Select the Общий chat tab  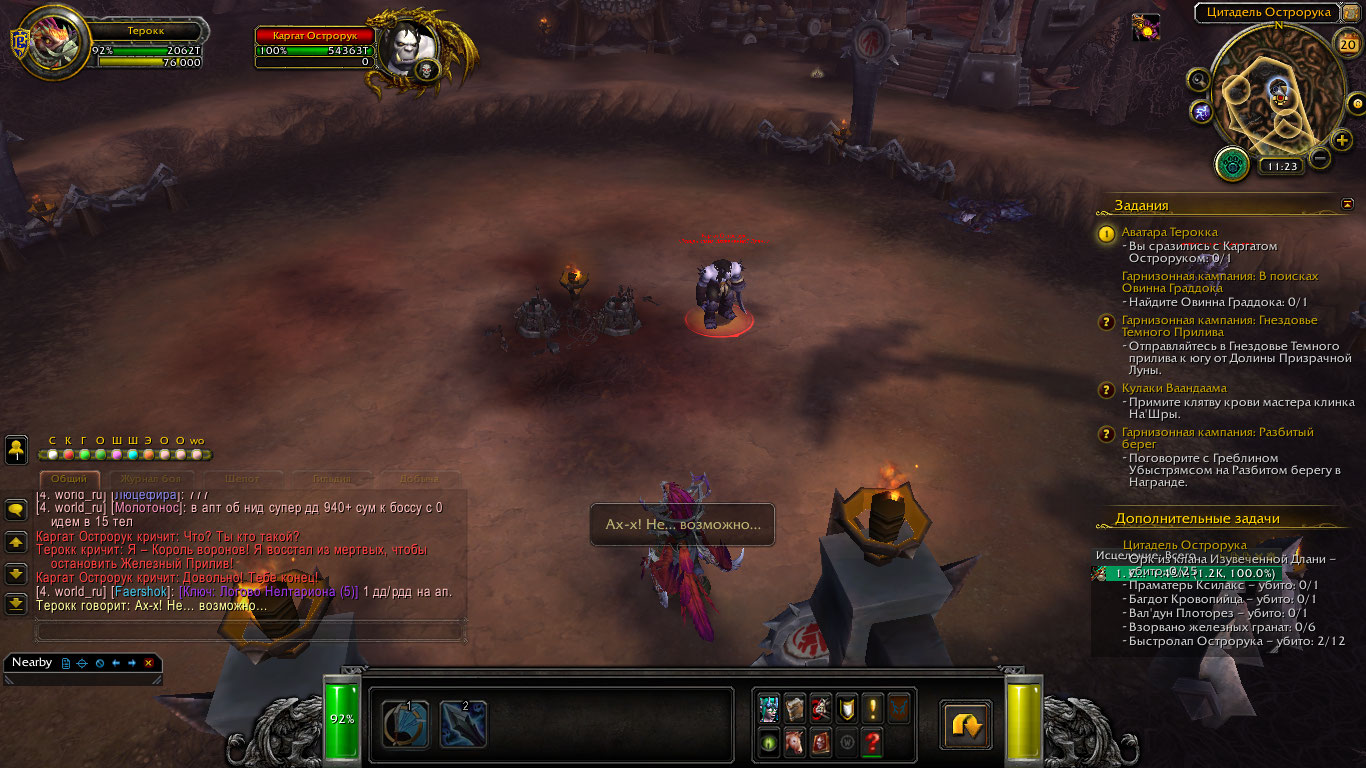click(69, 479)
